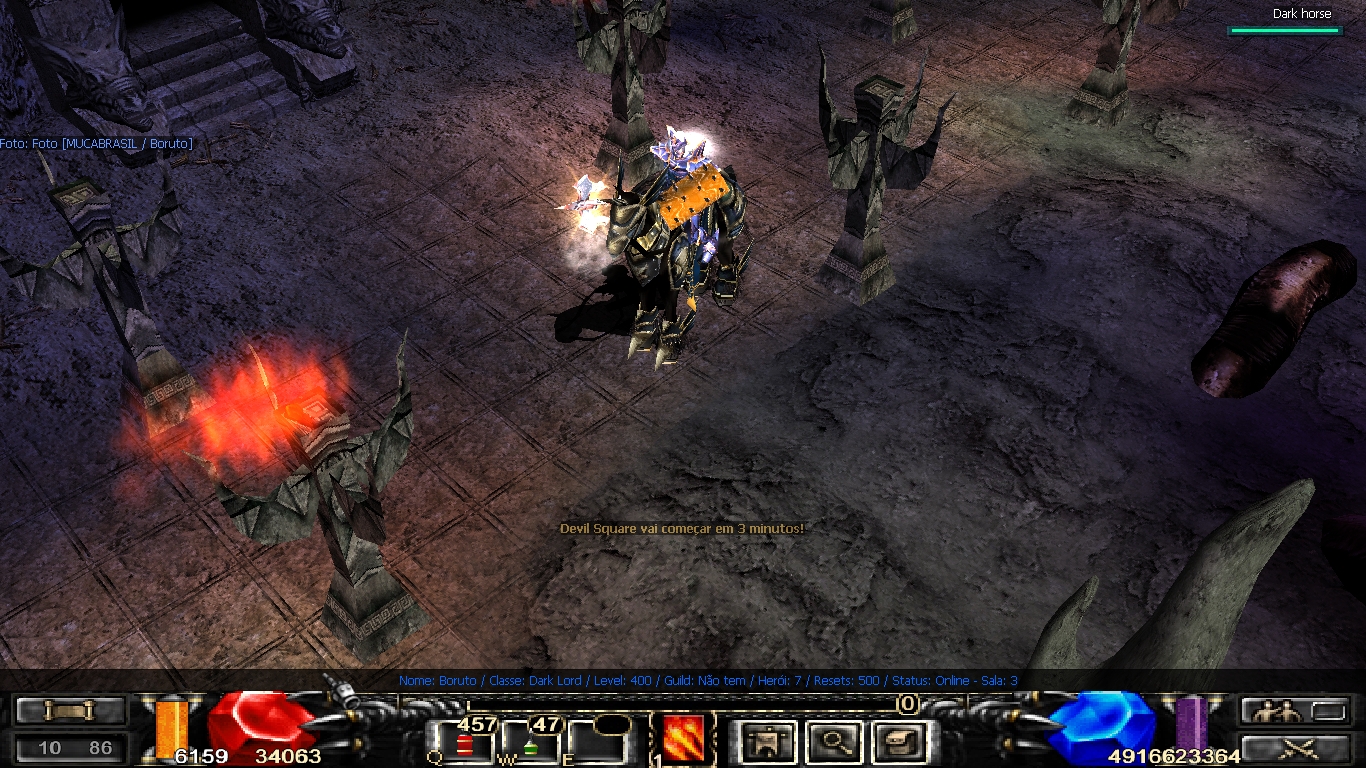Screen dimensions: 1366x768
Task: Use the green potion in the W slot
Action: point(532,744)
